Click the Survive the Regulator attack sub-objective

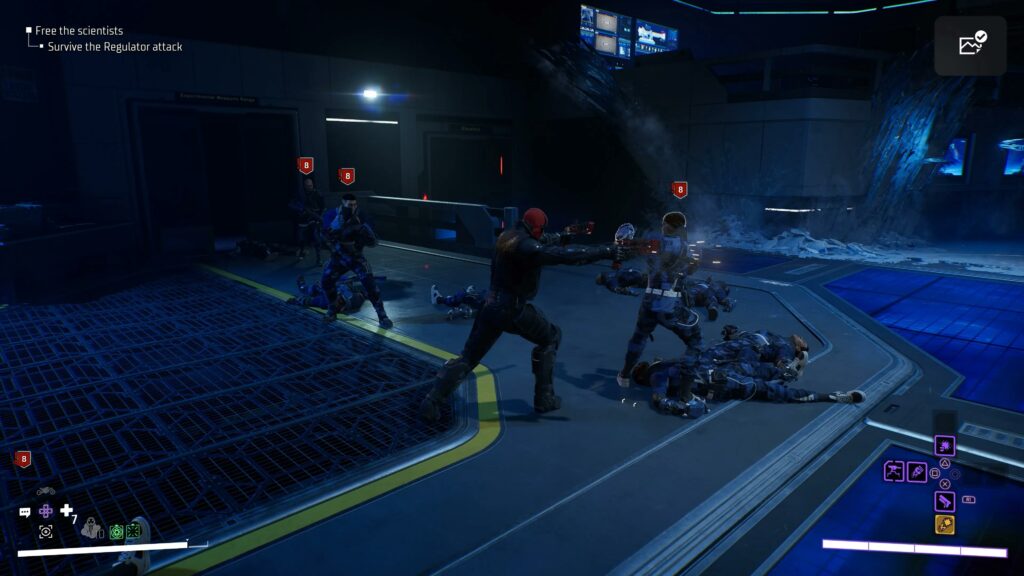(x=115, y=47)
